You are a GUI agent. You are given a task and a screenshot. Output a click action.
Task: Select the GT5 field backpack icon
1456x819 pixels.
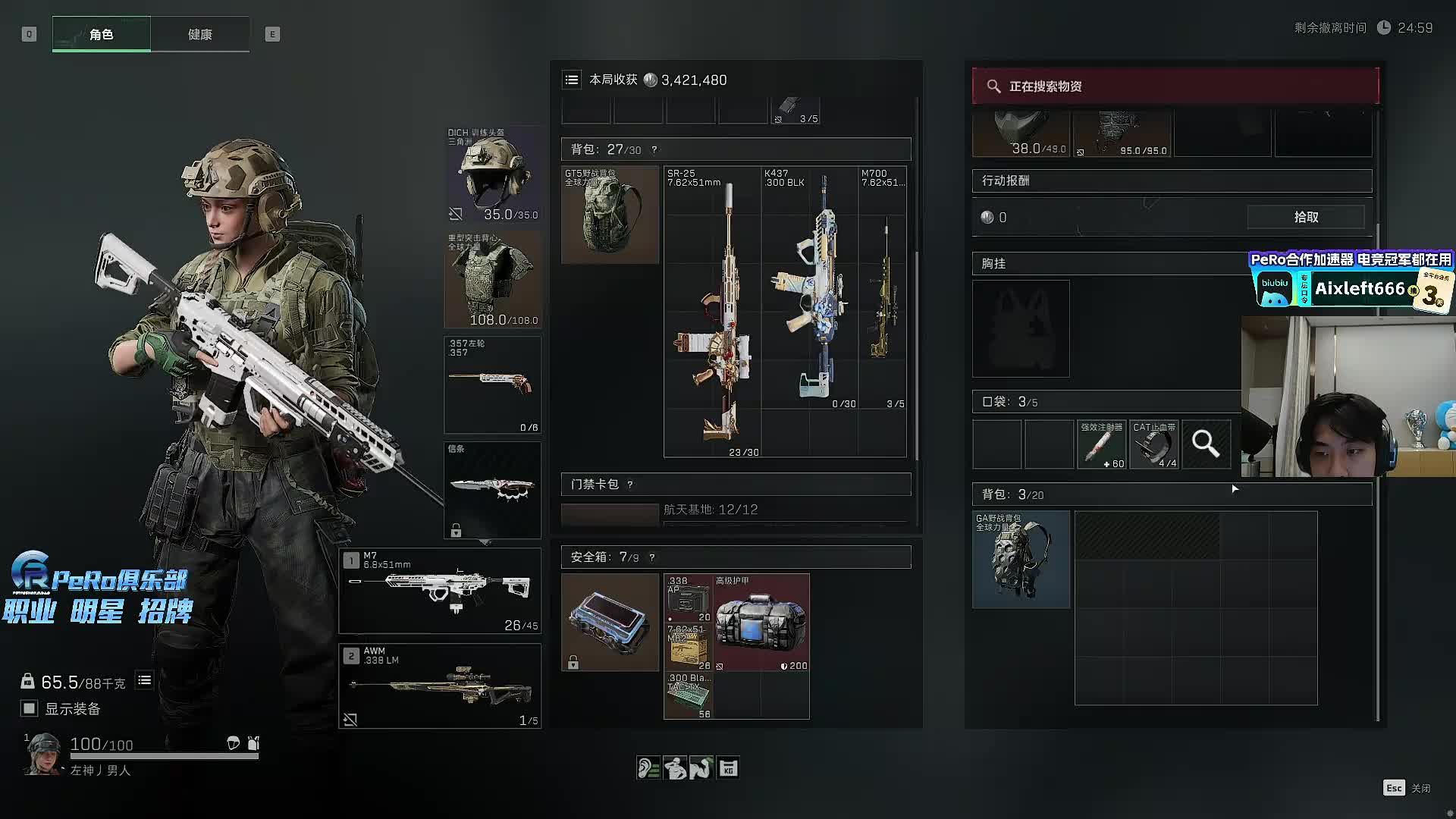click(x=610, y=215)
